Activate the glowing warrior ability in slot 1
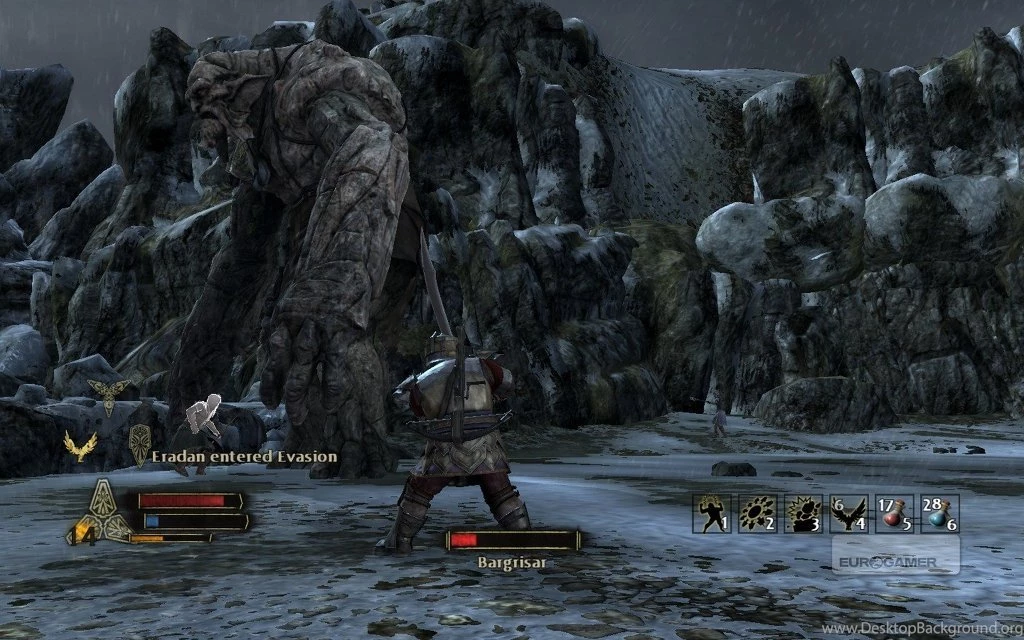 click(x=713, y=513)
